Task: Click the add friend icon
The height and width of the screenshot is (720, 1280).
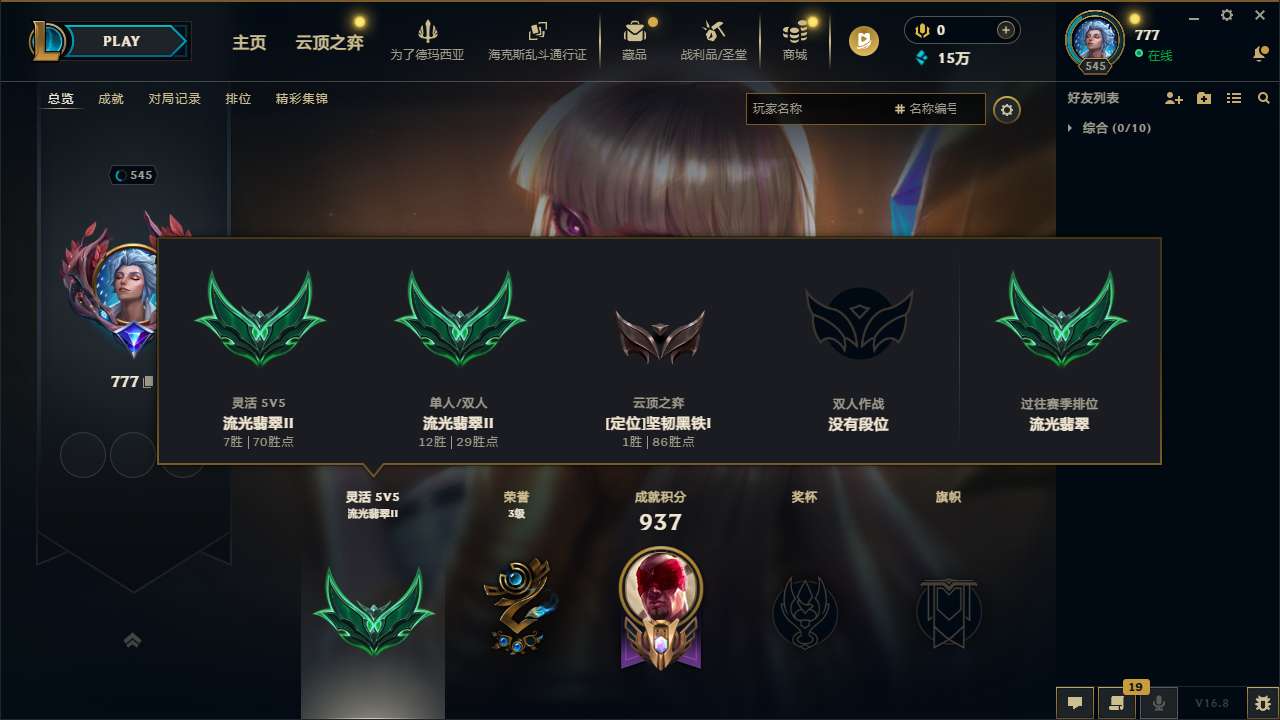Action: click(1172, 98)
